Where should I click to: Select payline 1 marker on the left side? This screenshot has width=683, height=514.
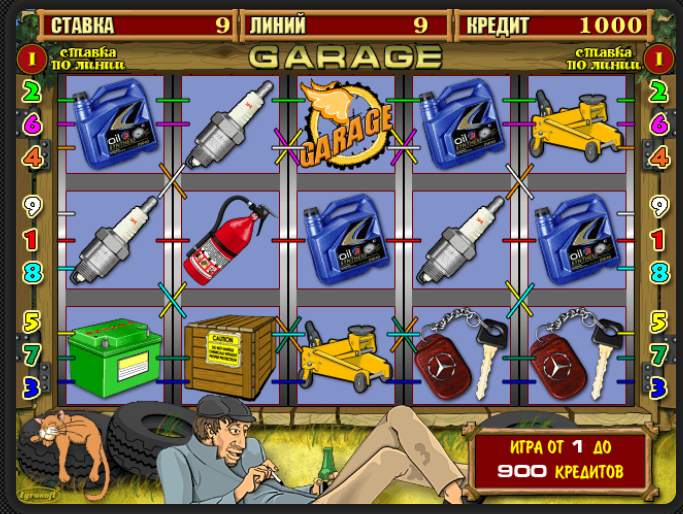pyautogui.click(x=31, y=240)
